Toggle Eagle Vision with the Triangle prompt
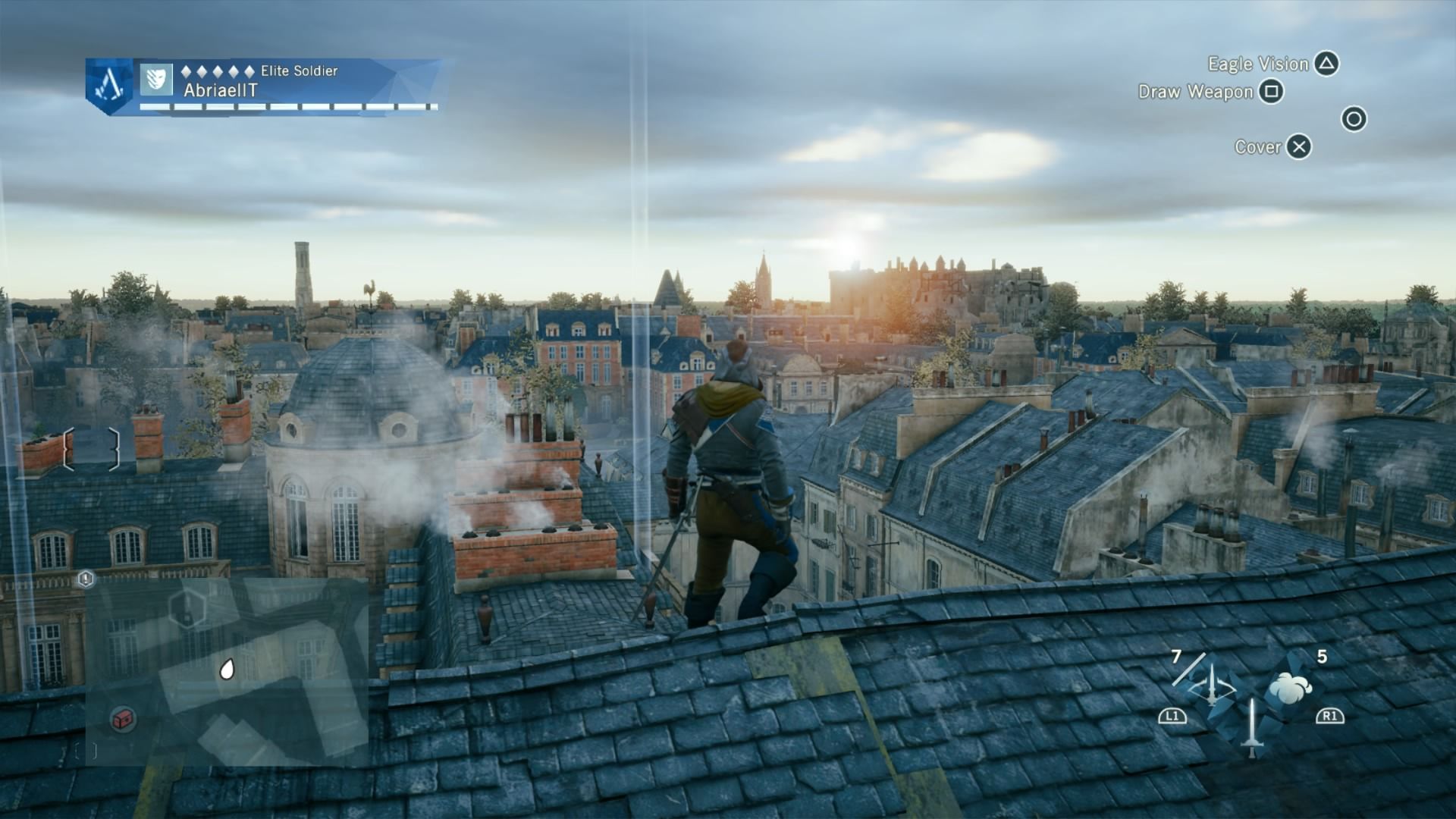Viewport: 1456px width, 819px height. click(1326, 64)
